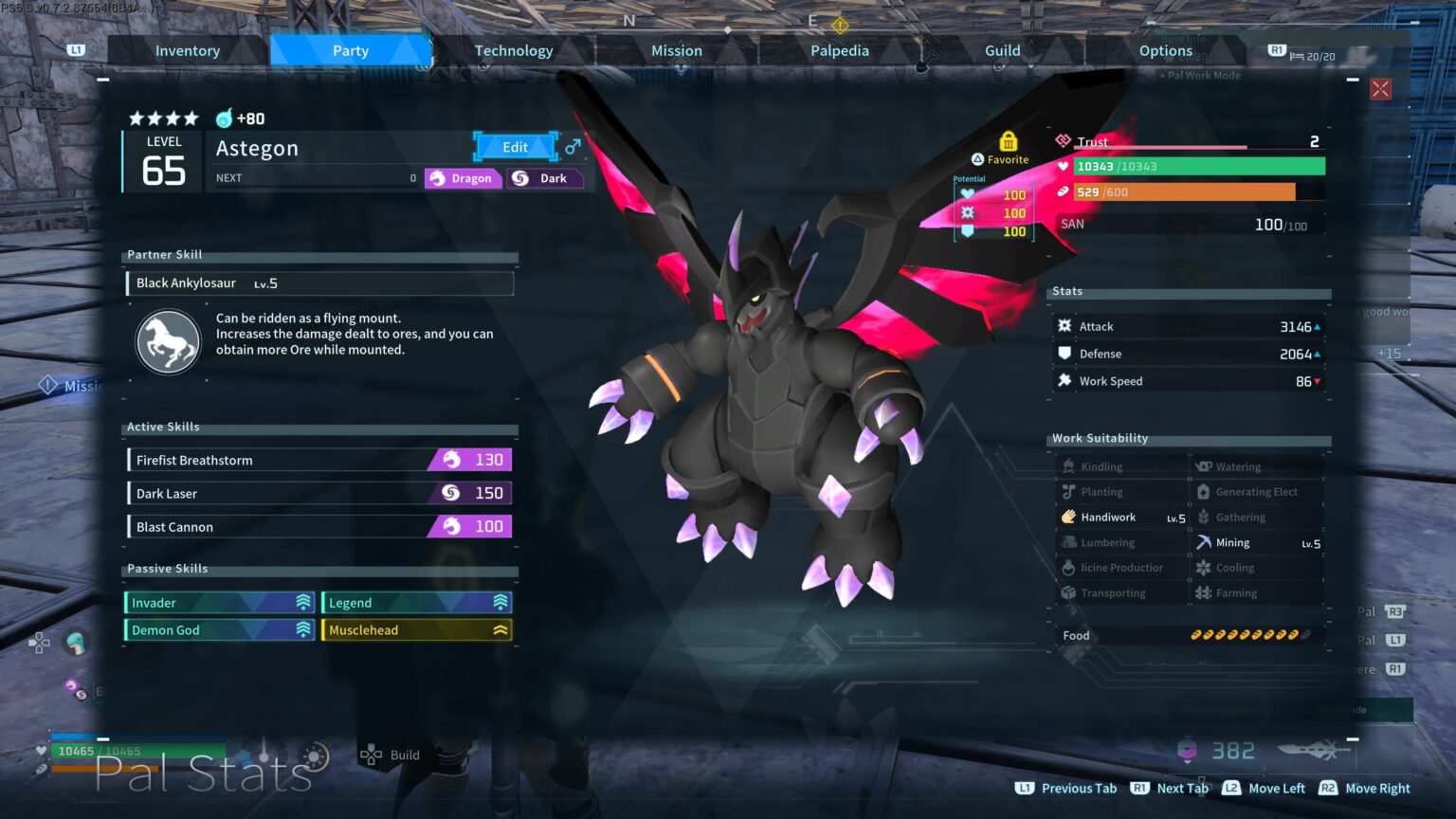Switch to the Options tab

pyautogui.click(x=1166, y=51)
